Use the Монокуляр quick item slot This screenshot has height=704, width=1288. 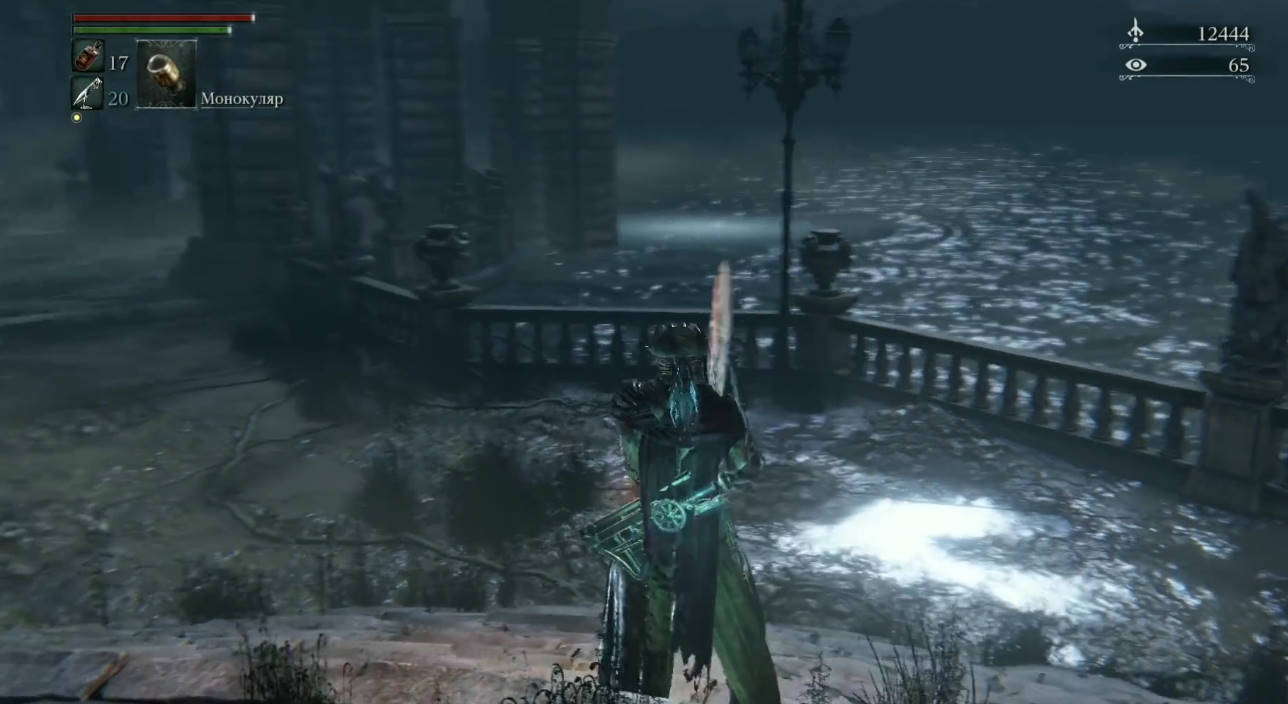point(166,74)
